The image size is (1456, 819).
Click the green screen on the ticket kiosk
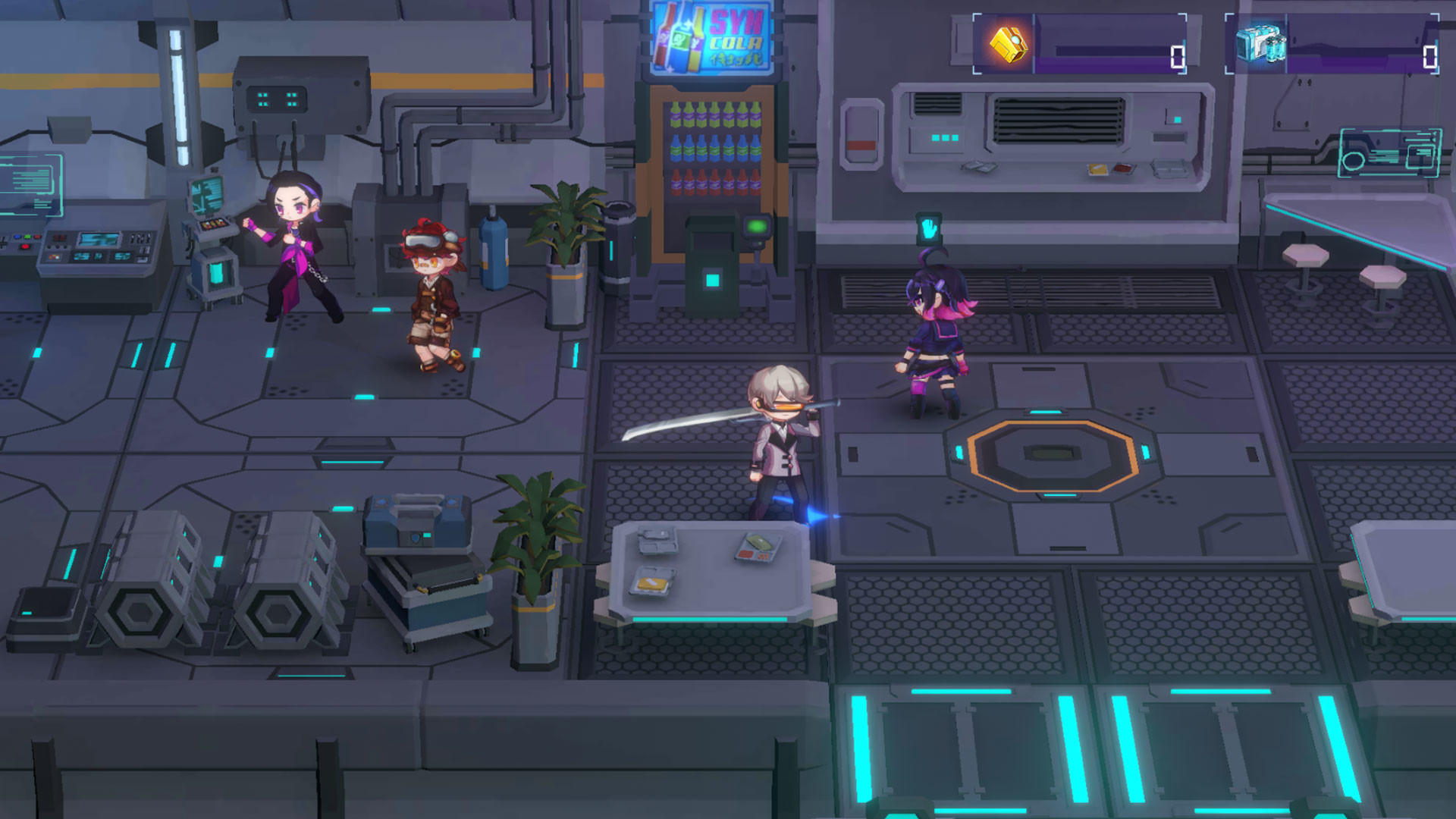(x=755, y=225)
